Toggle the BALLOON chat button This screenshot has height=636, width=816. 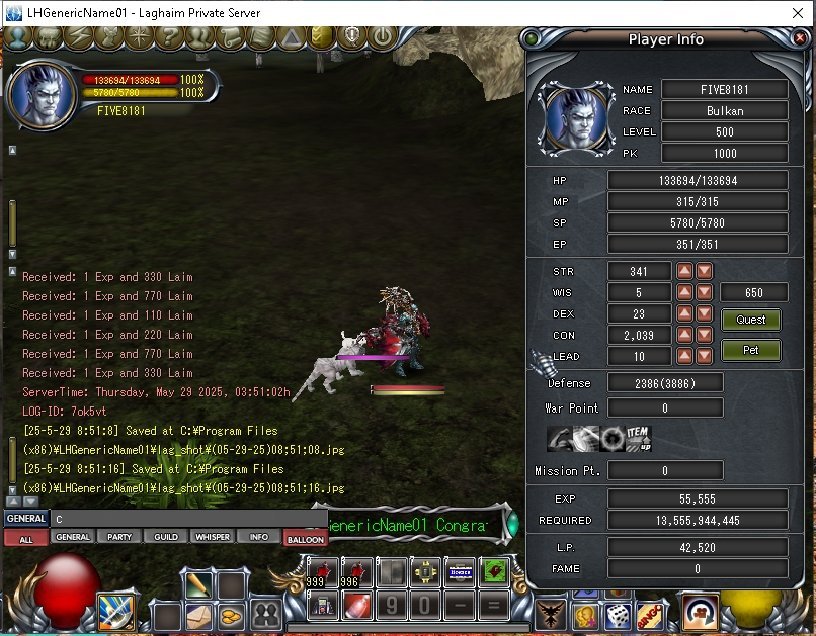(x=305, y=539)
